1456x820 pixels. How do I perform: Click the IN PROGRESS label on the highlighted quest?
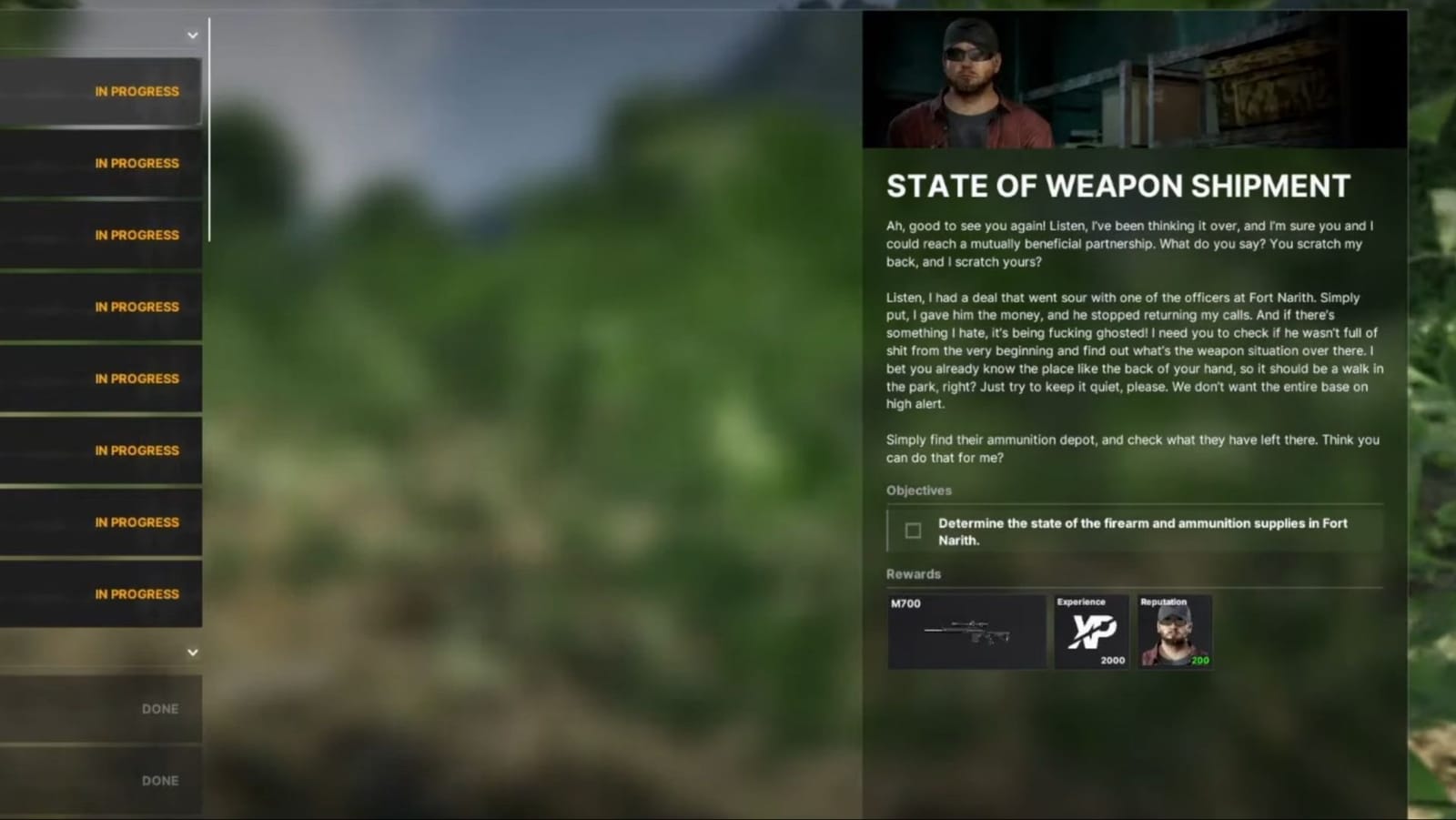point(136,91)
